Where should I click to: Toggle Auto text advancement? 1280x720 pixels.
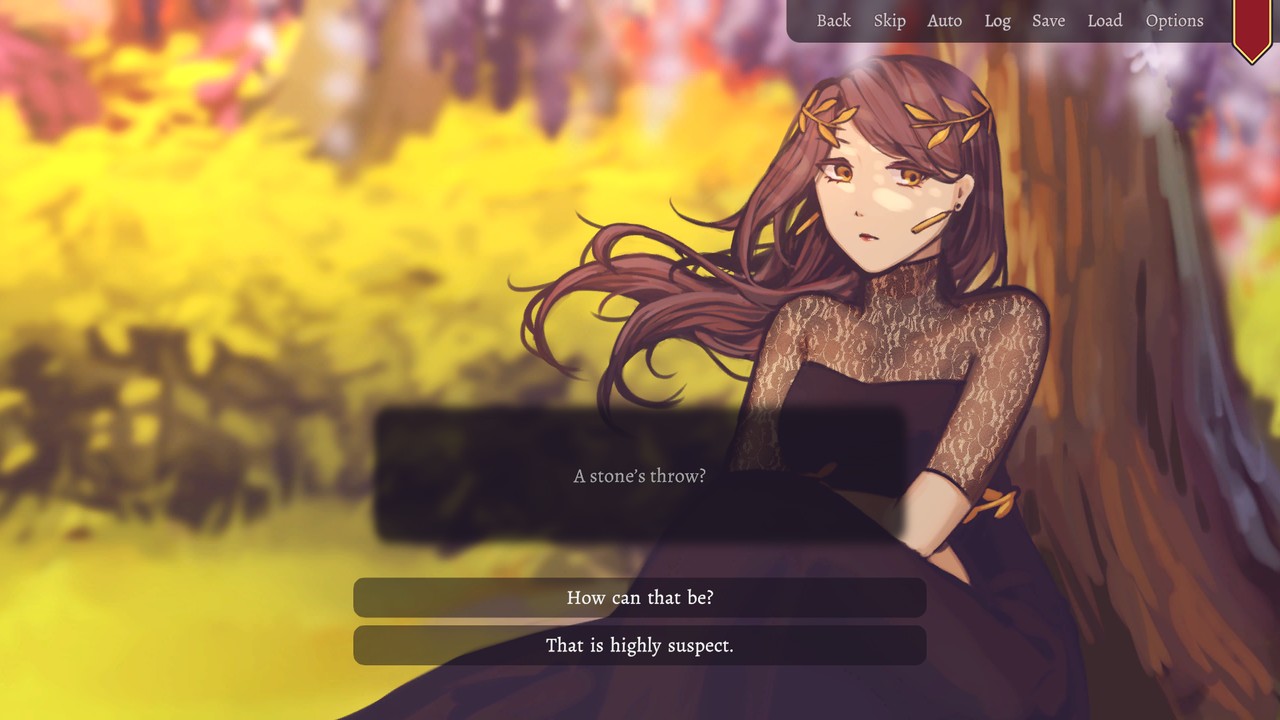tap(944, 20)
